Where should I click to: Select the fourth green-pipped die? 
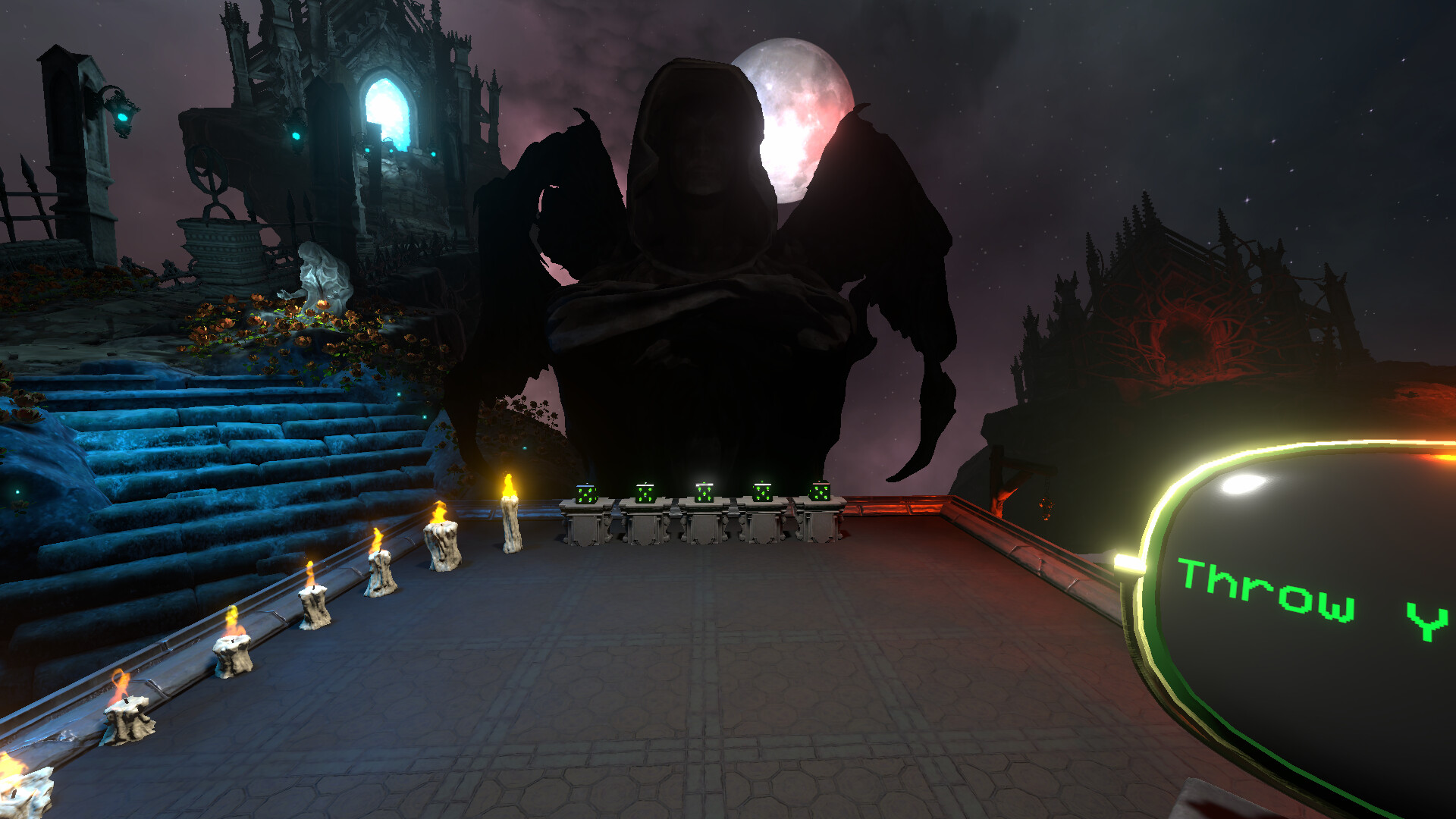[x=763, y=493]
